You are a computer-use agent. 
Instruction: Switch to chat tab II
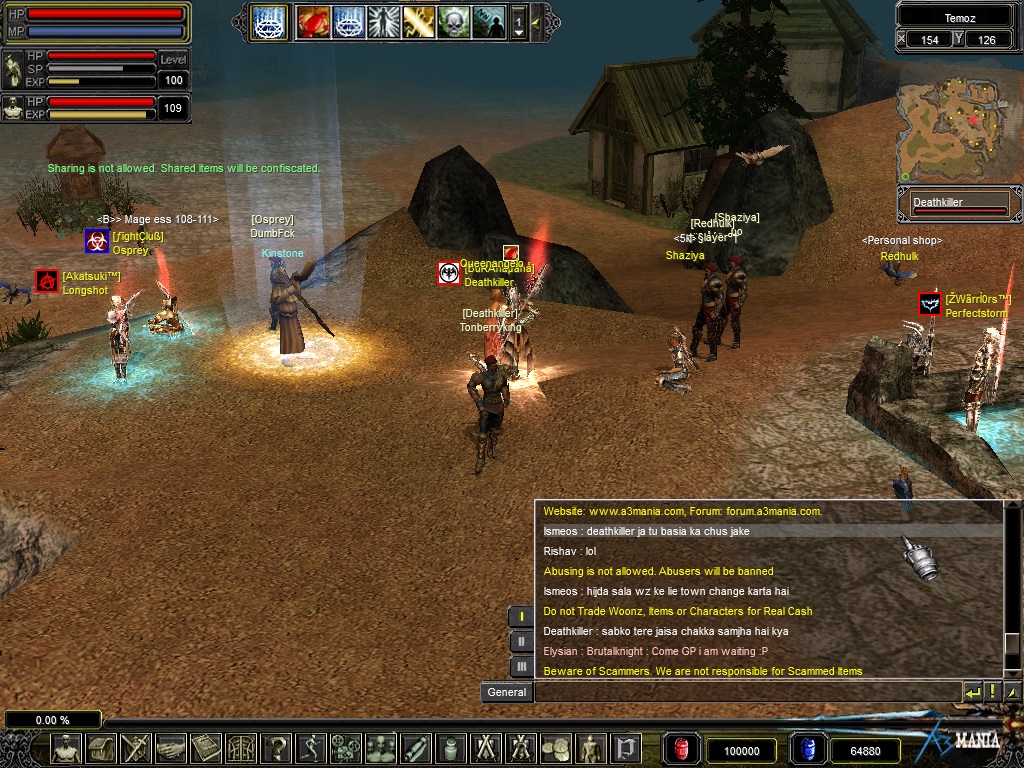(521, 641)
